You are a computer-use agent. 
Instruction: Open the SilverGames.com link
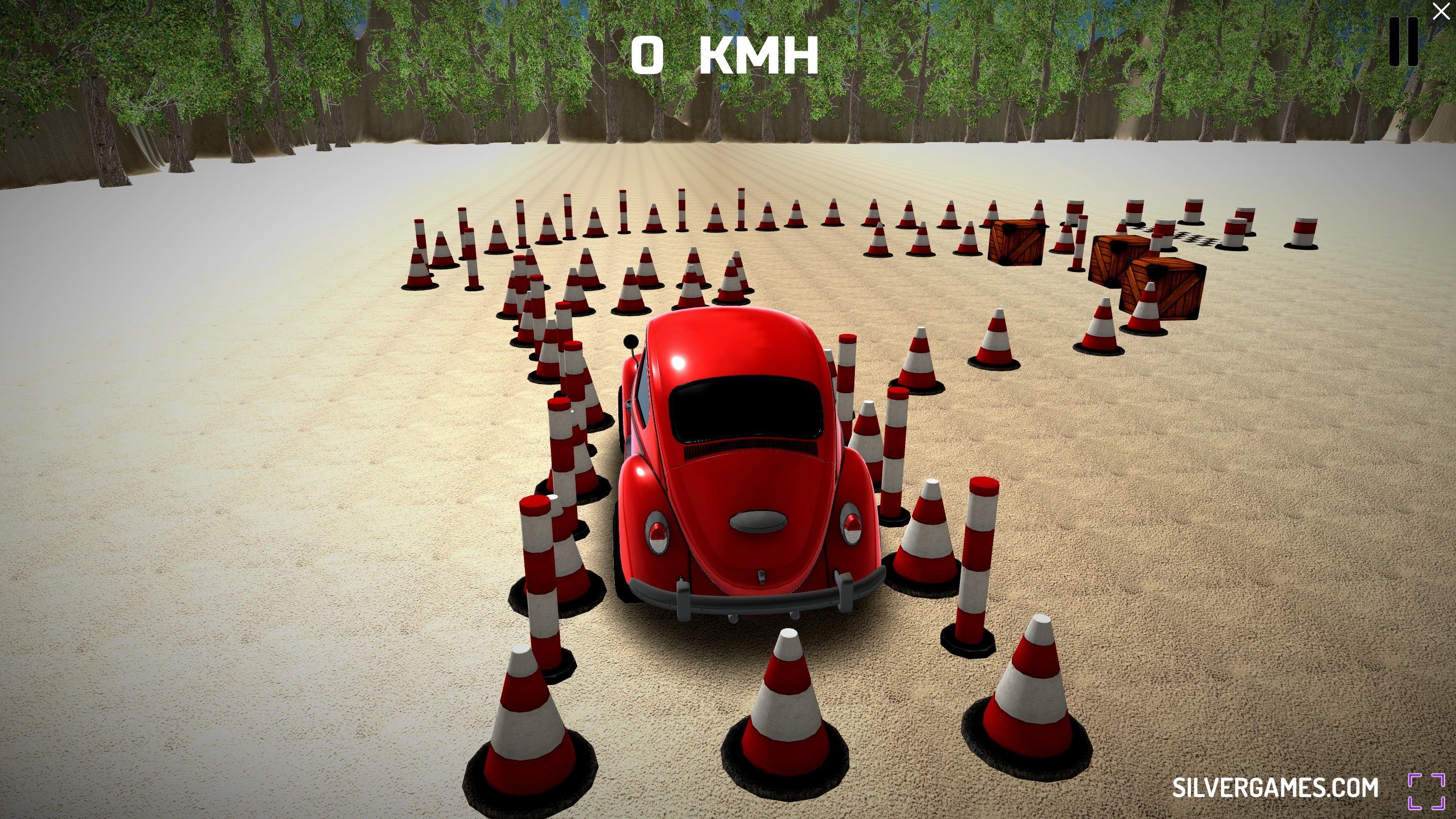click(x=1275, y=788)
